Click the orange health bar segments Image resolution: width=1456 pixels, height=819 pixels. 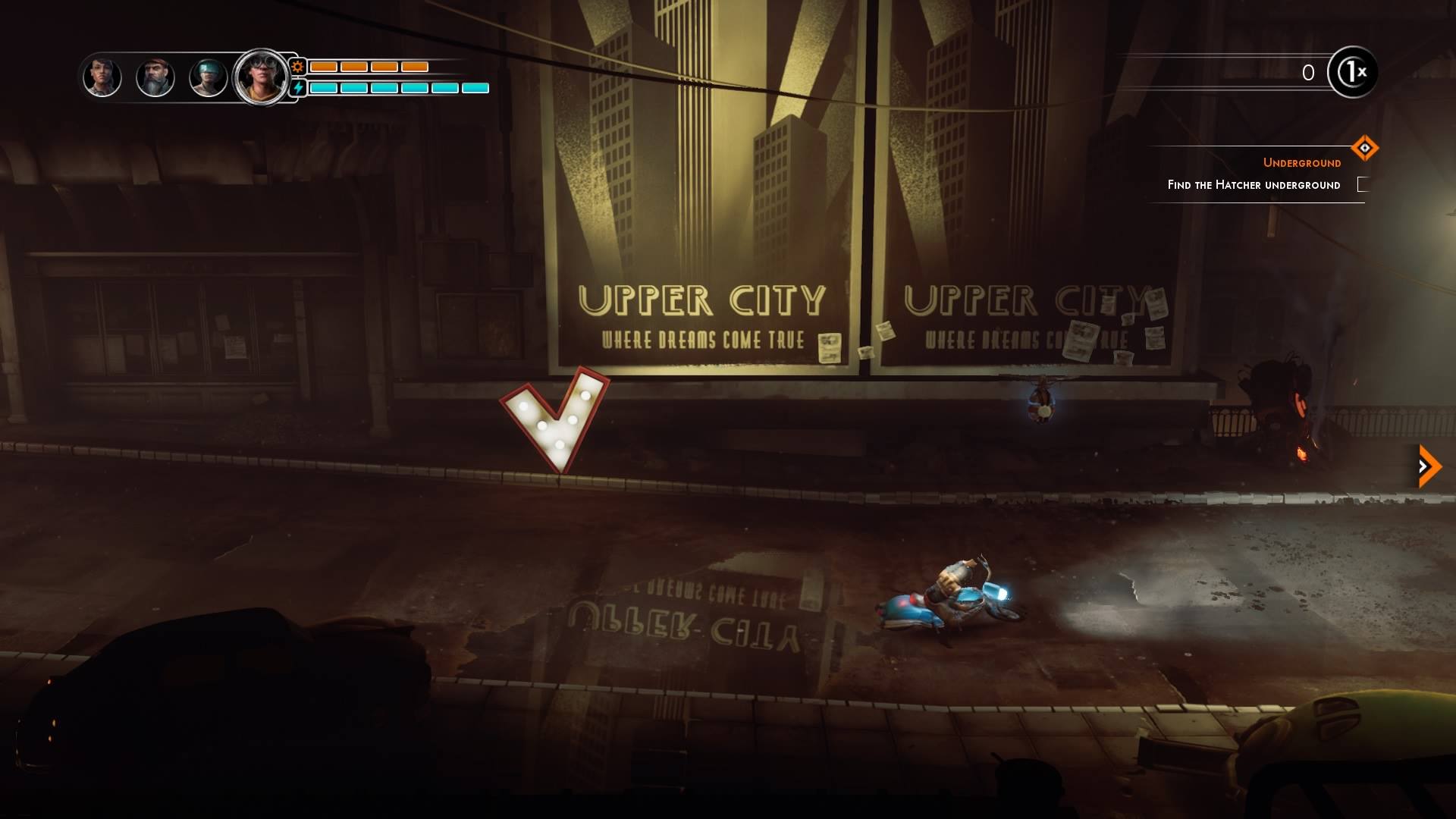coord(368,67)
